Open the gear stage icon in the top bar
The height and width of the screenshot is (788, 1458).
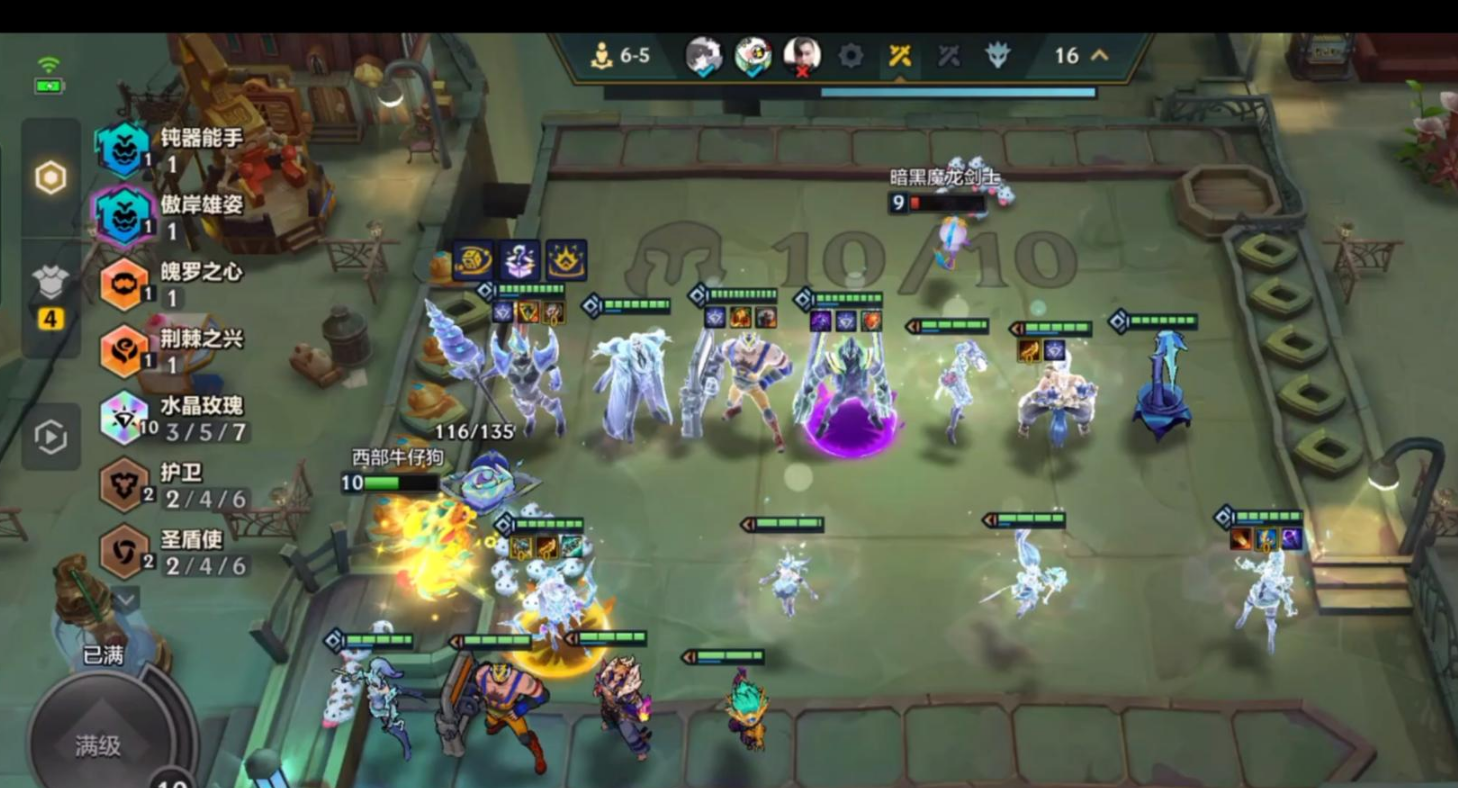click(851, 56)
